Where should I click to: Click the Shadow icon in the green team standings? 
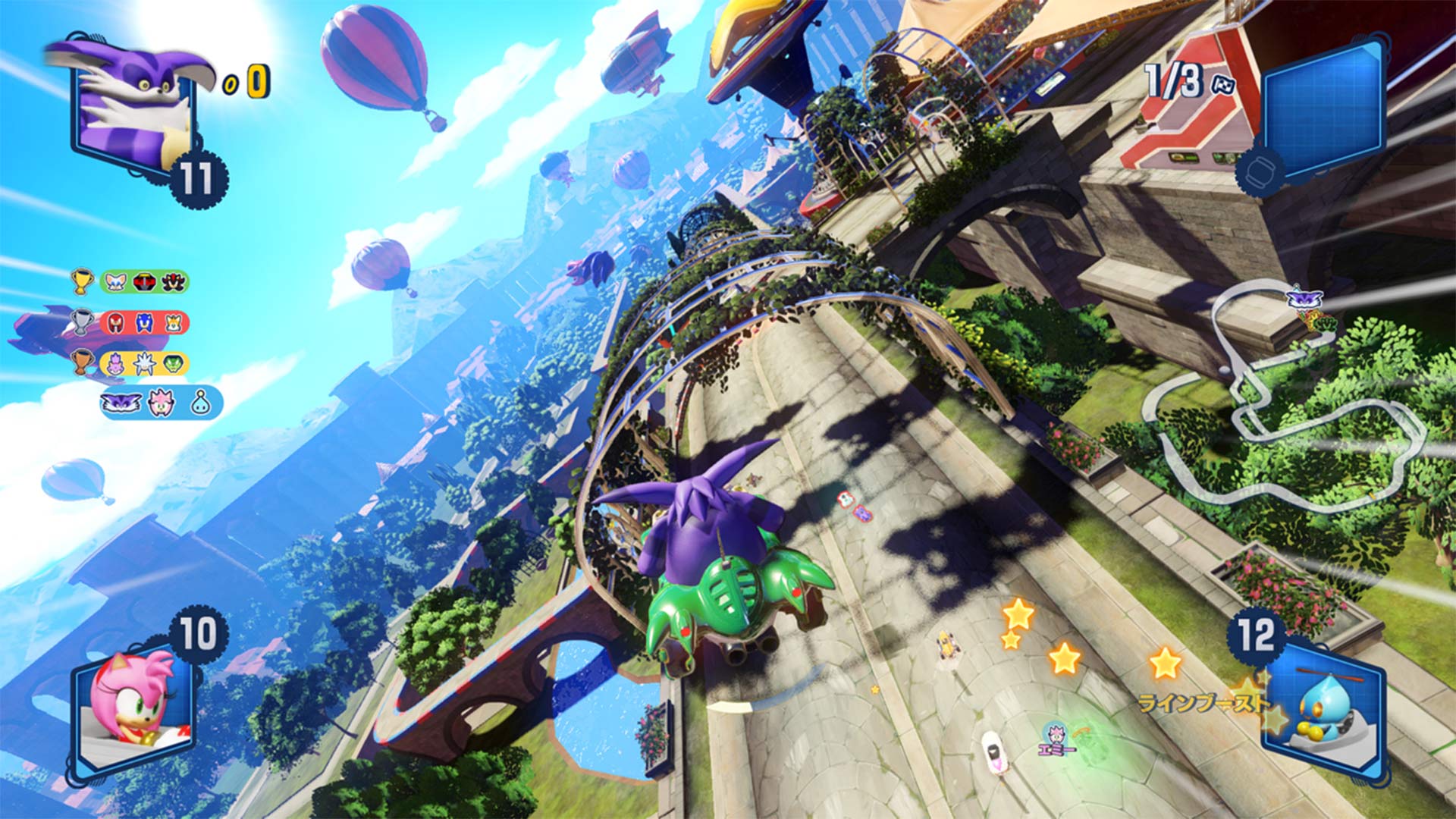174,281
